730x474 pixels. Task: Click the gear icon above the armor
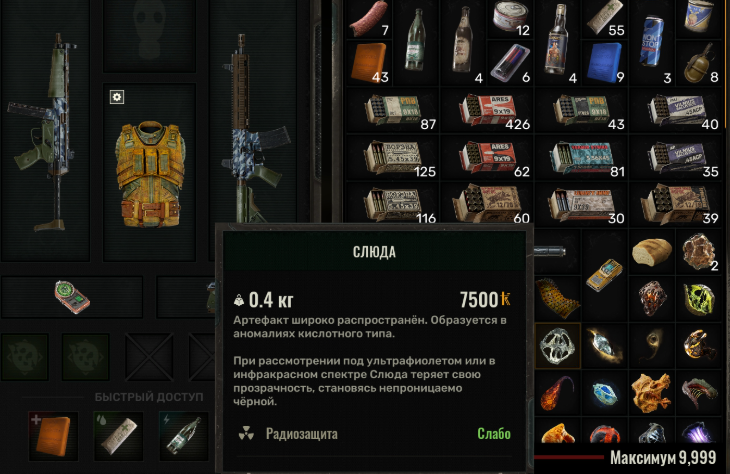pyautogui.click(x=117, y=97)
